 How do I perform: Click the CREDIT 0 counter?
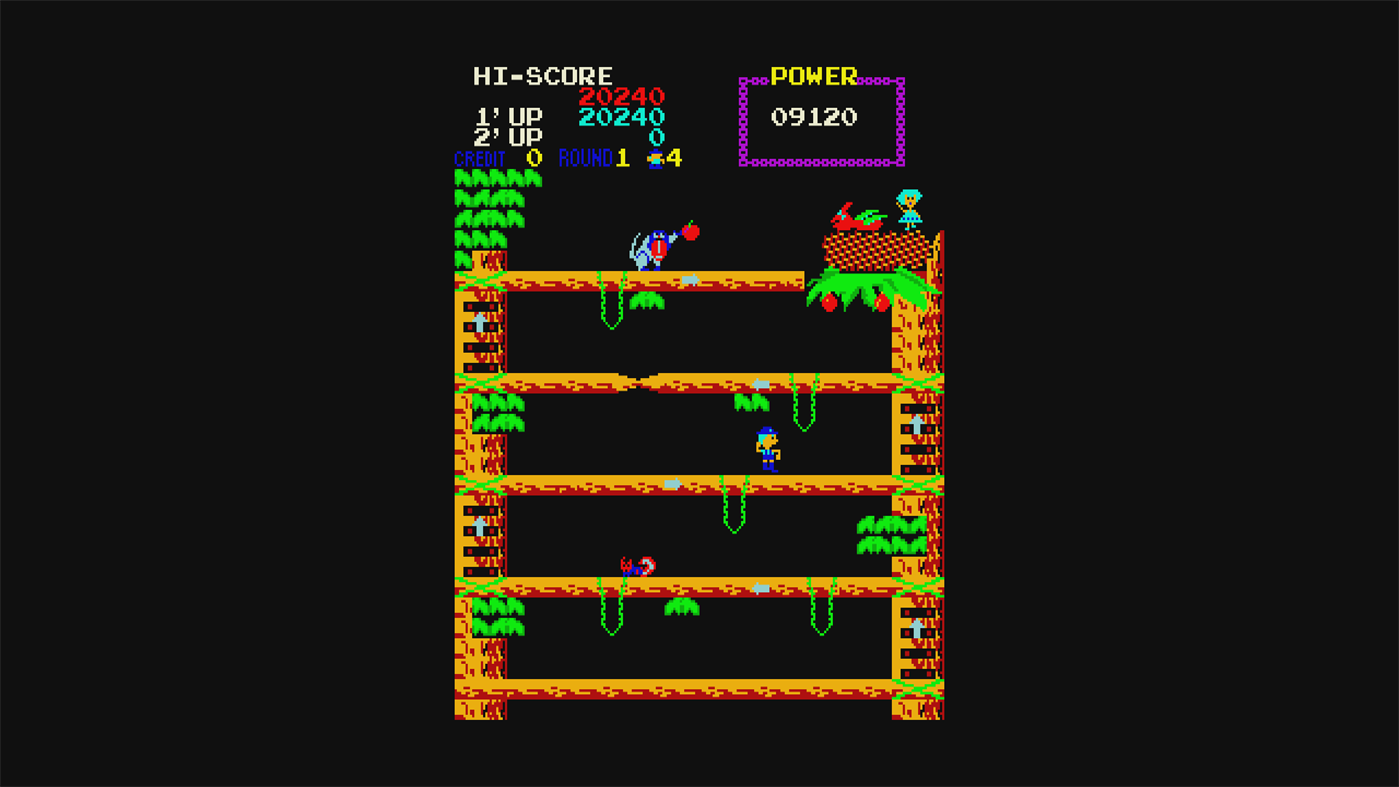click(x=500, y=158)
